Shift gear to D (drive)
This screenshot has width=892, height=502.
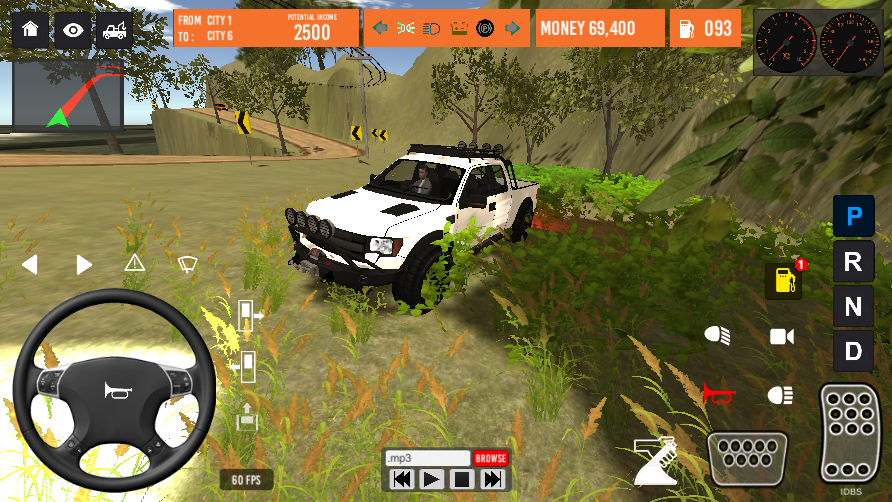click(x=853, y=351)
